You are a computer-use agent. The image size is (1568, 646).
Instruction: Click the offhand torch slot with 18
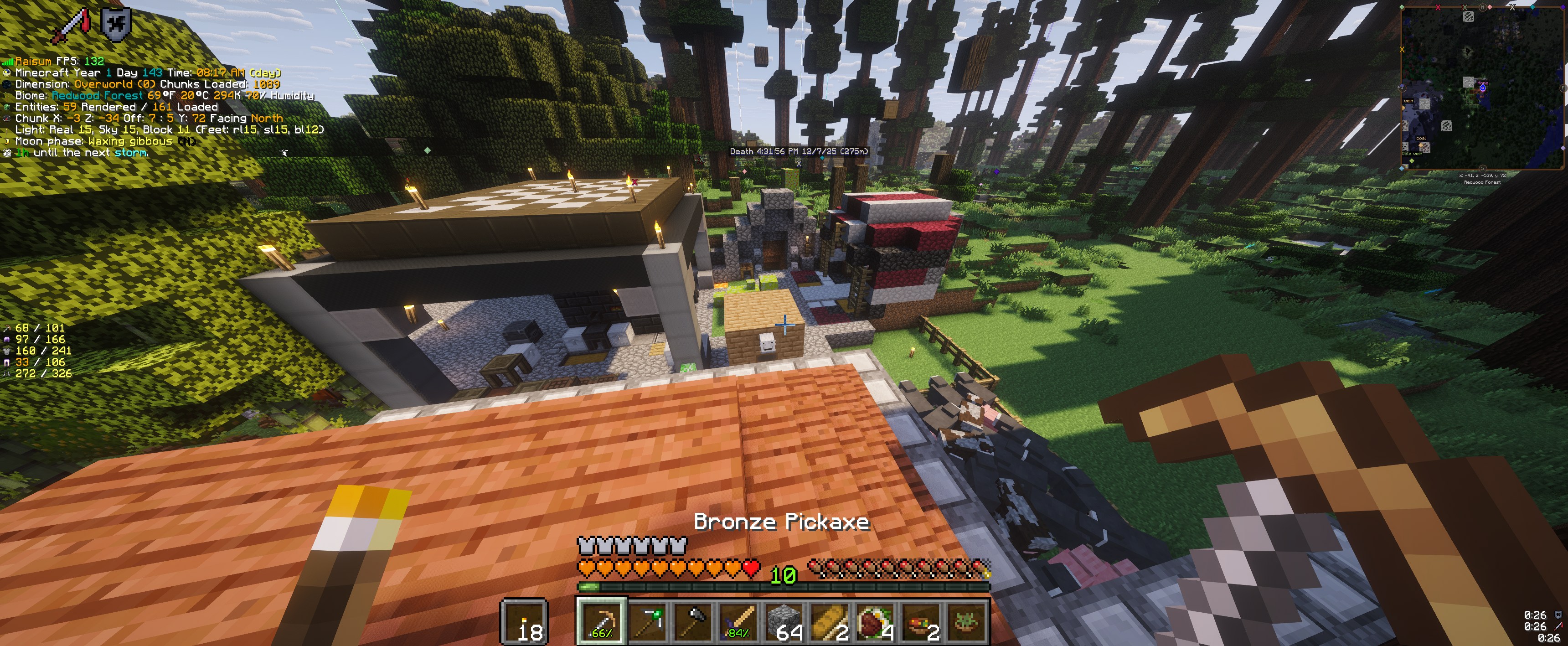tap(524, 620)
